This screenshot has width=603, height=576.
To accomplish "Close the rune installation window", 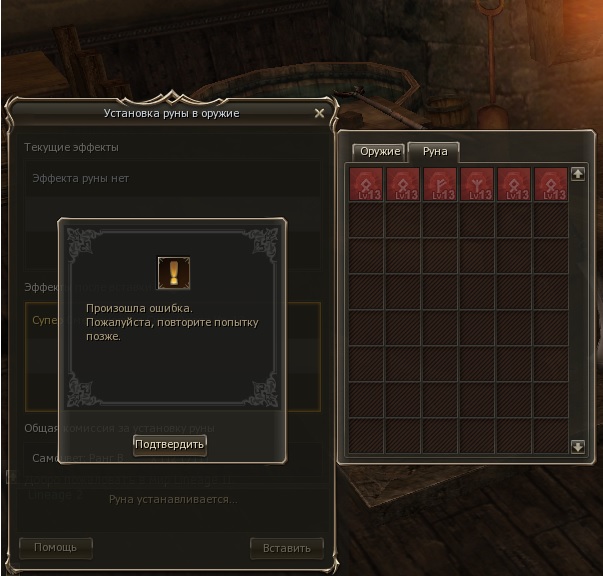I will (319, 114).
